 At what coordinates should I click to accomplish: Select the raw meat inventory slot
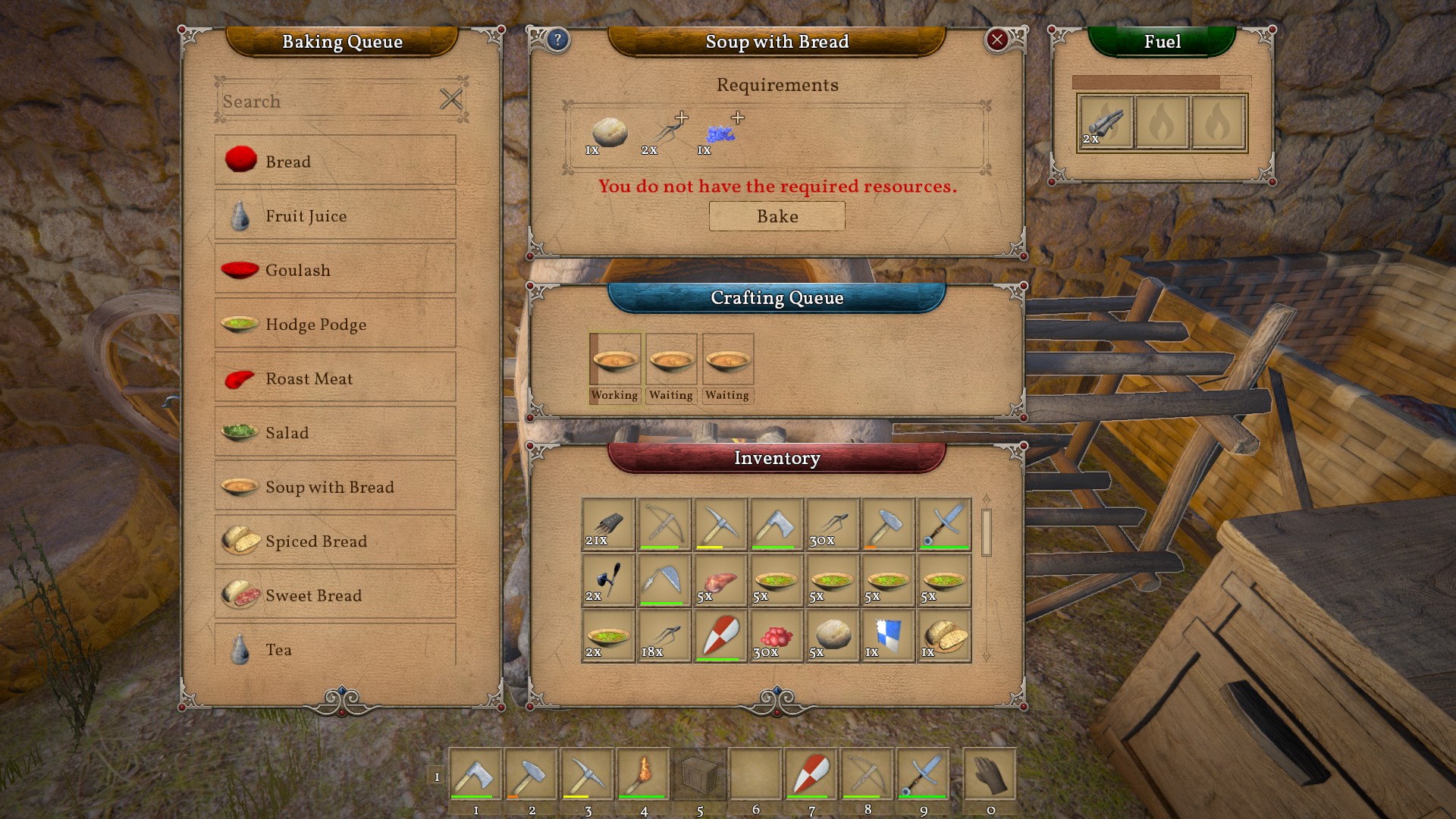(x=720, y=580)
